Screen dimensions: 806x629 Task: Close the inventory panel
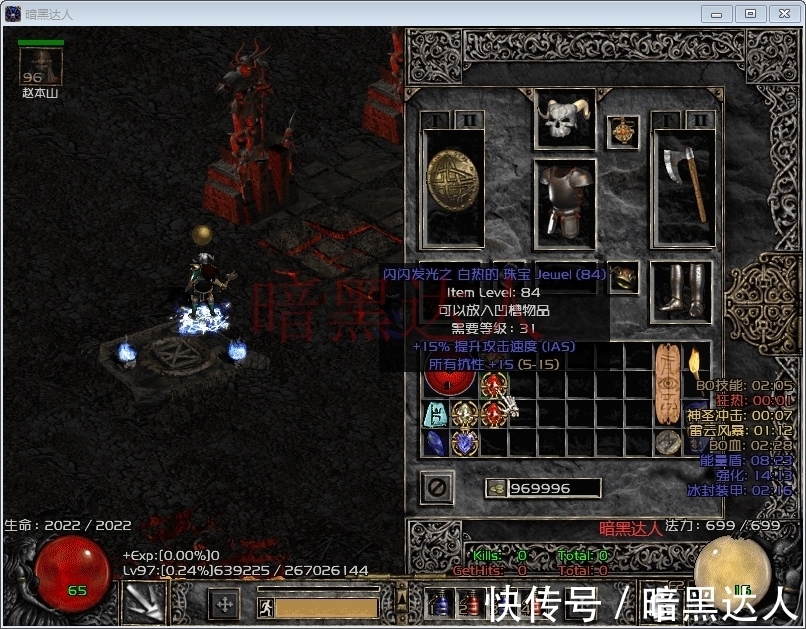(437, 487)
